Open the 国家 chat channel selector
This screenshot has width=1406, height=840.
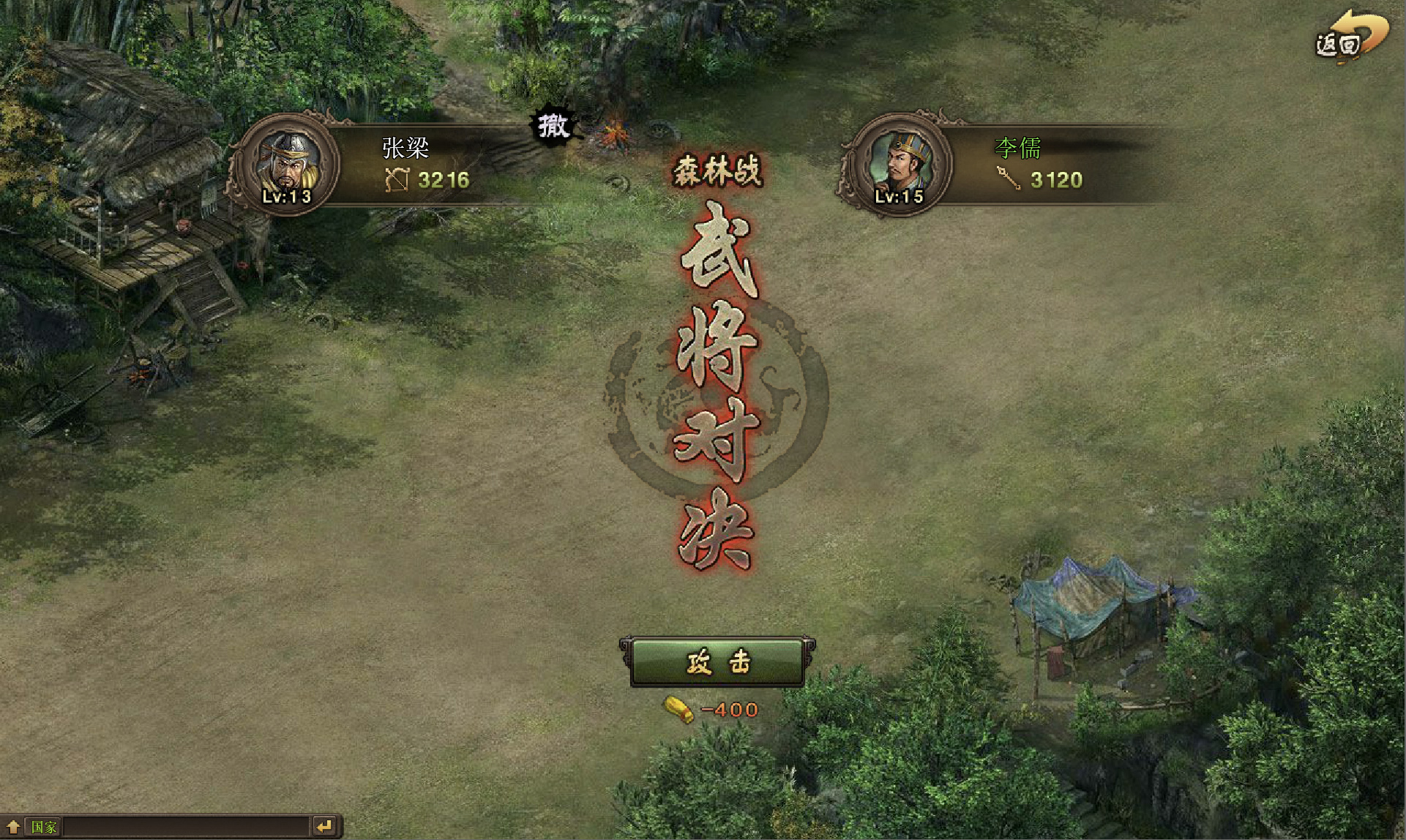(x=44, y=827)
